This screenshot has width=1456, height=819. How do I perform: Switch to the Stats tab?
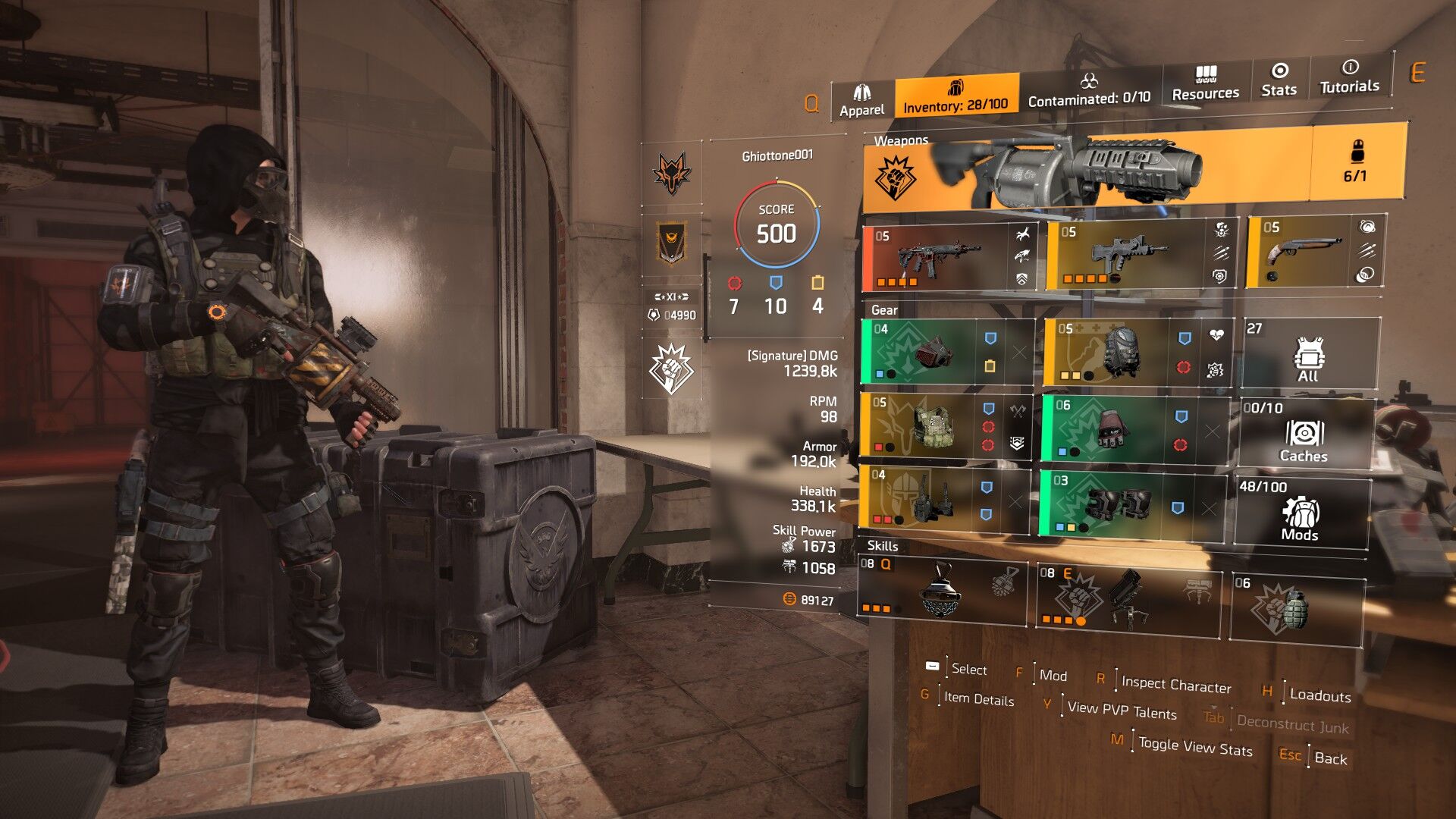1279,80
